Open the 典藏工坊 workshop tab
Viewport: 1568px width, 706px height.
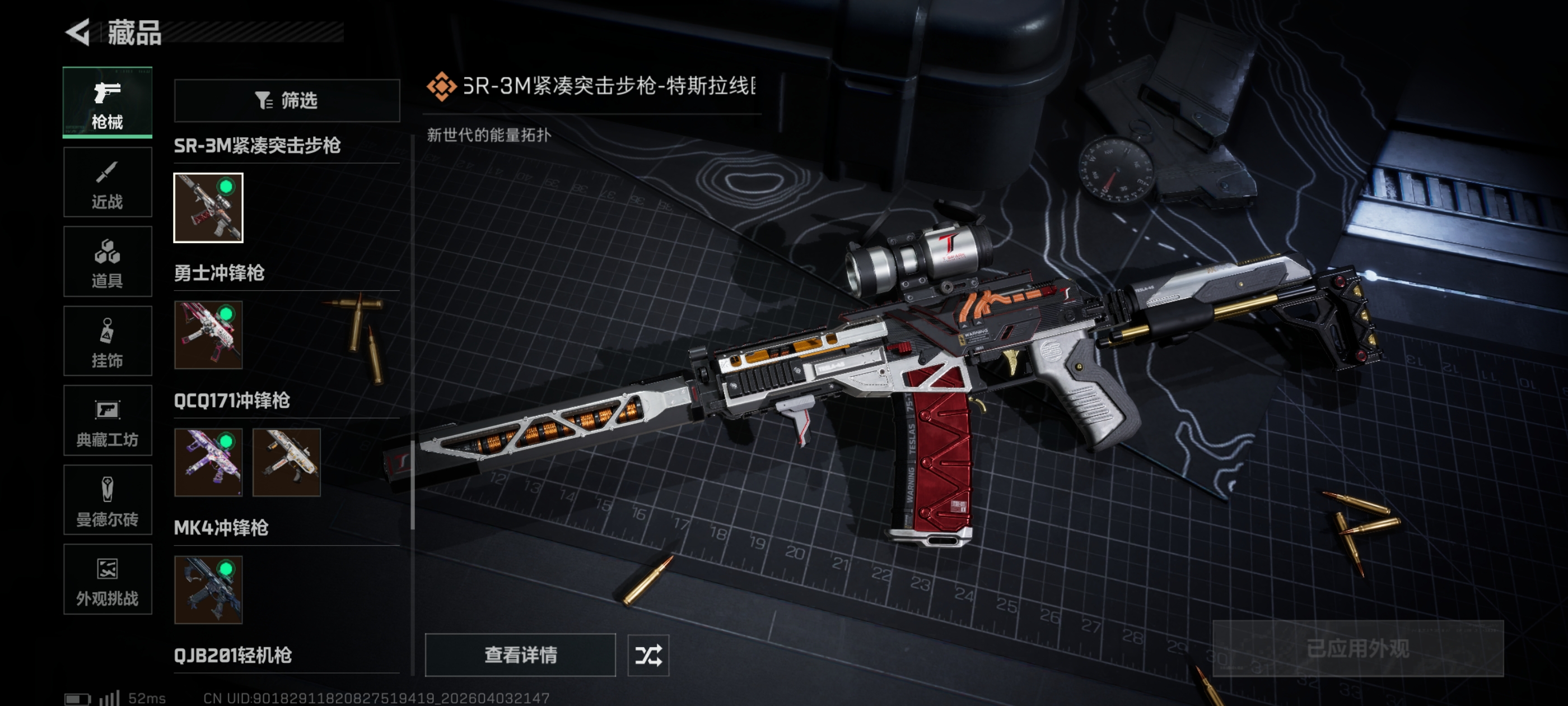click(107, 421)
